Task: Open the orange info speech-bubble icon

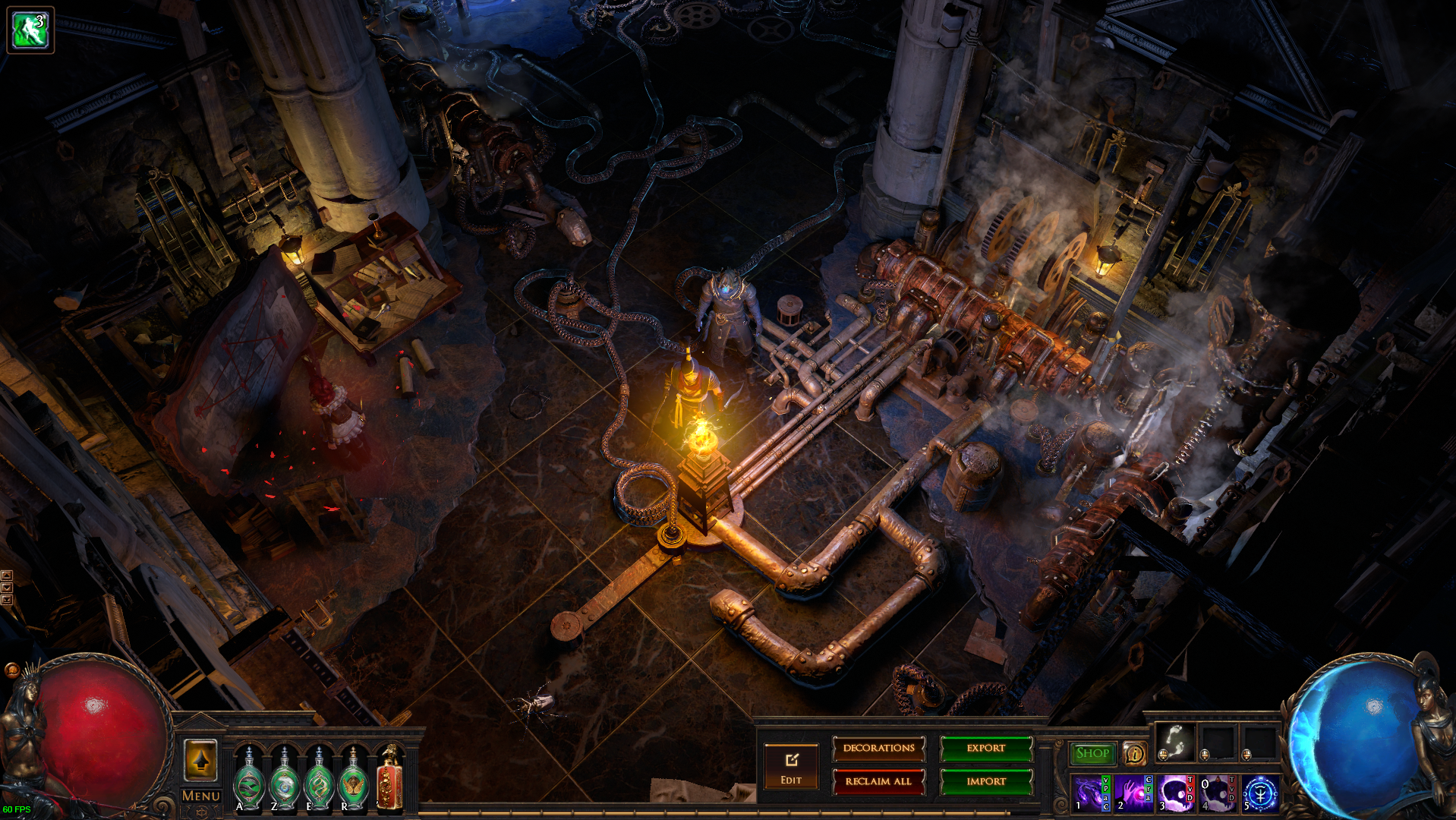Action: [1134, 753]
